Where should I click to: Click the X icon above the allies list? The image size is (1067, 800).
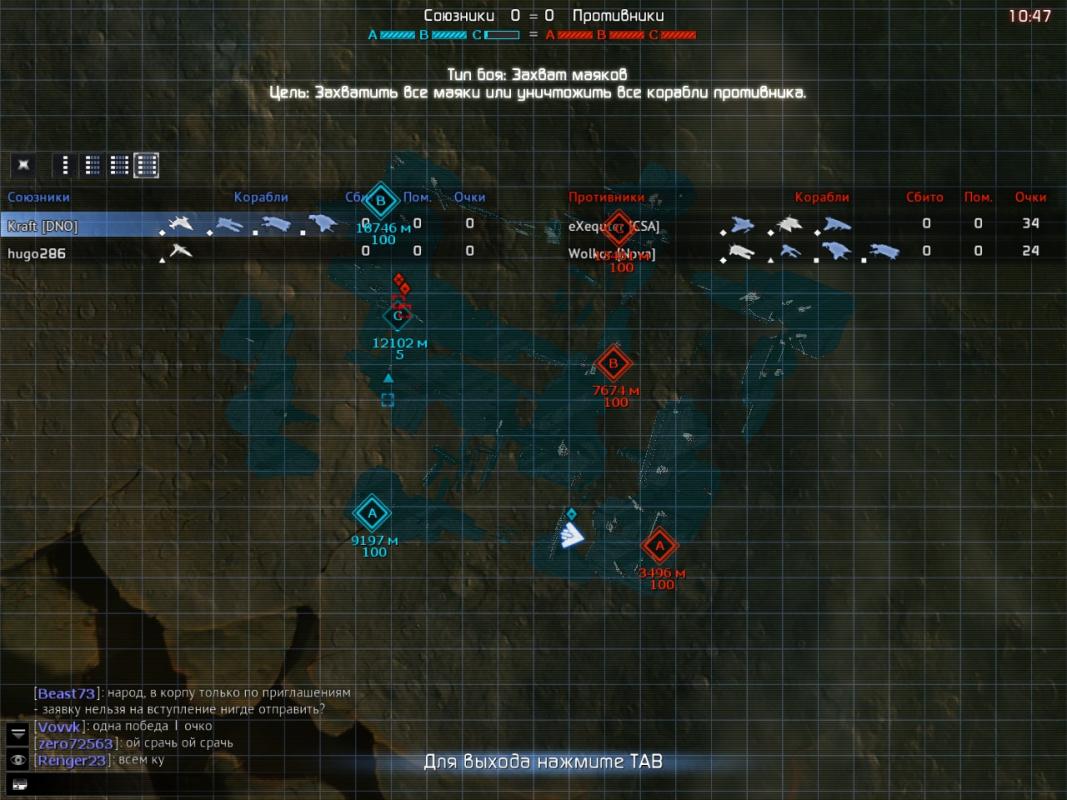(24, 165)
